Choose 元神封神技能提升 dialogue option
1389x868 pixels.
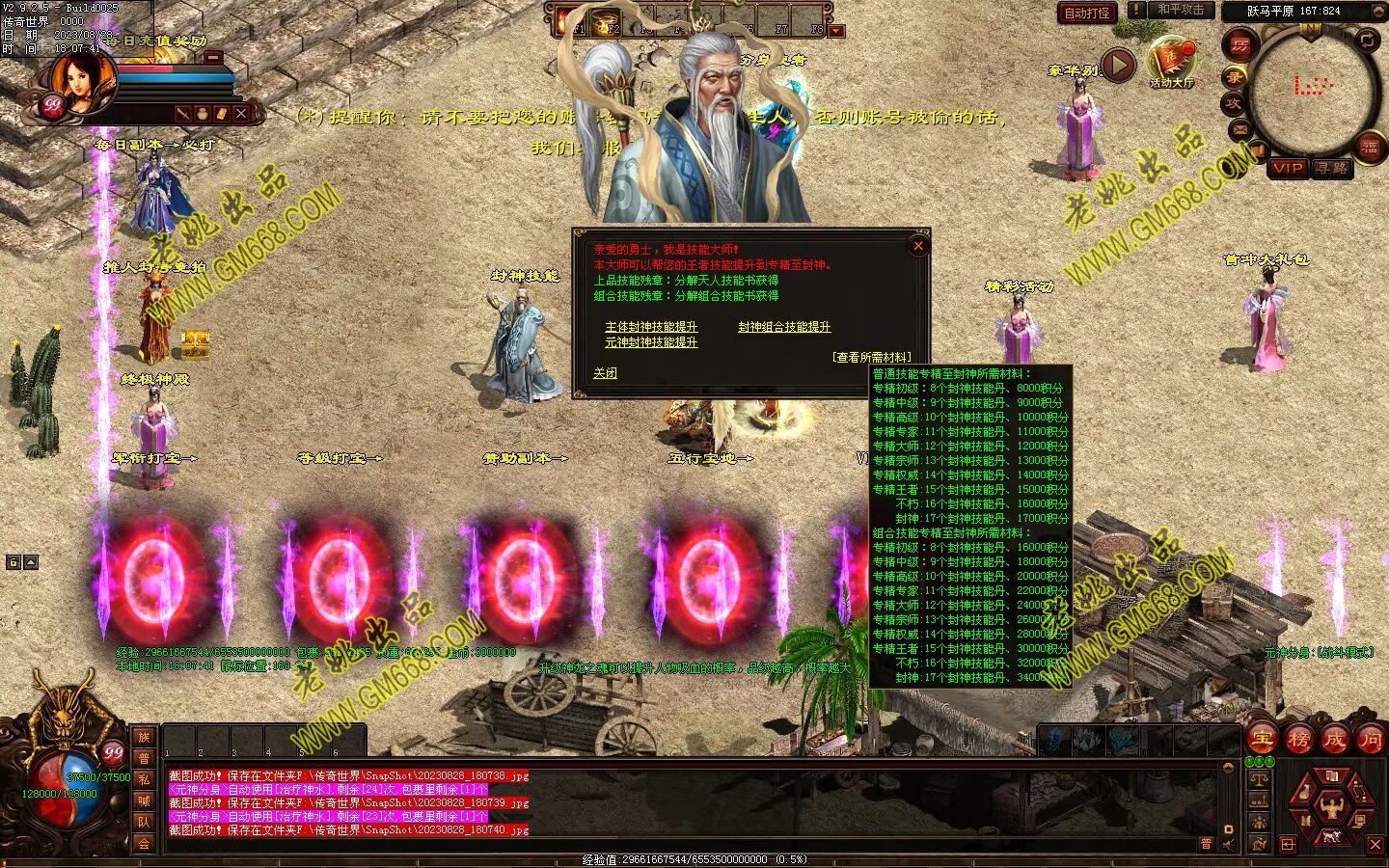point(651,342)
